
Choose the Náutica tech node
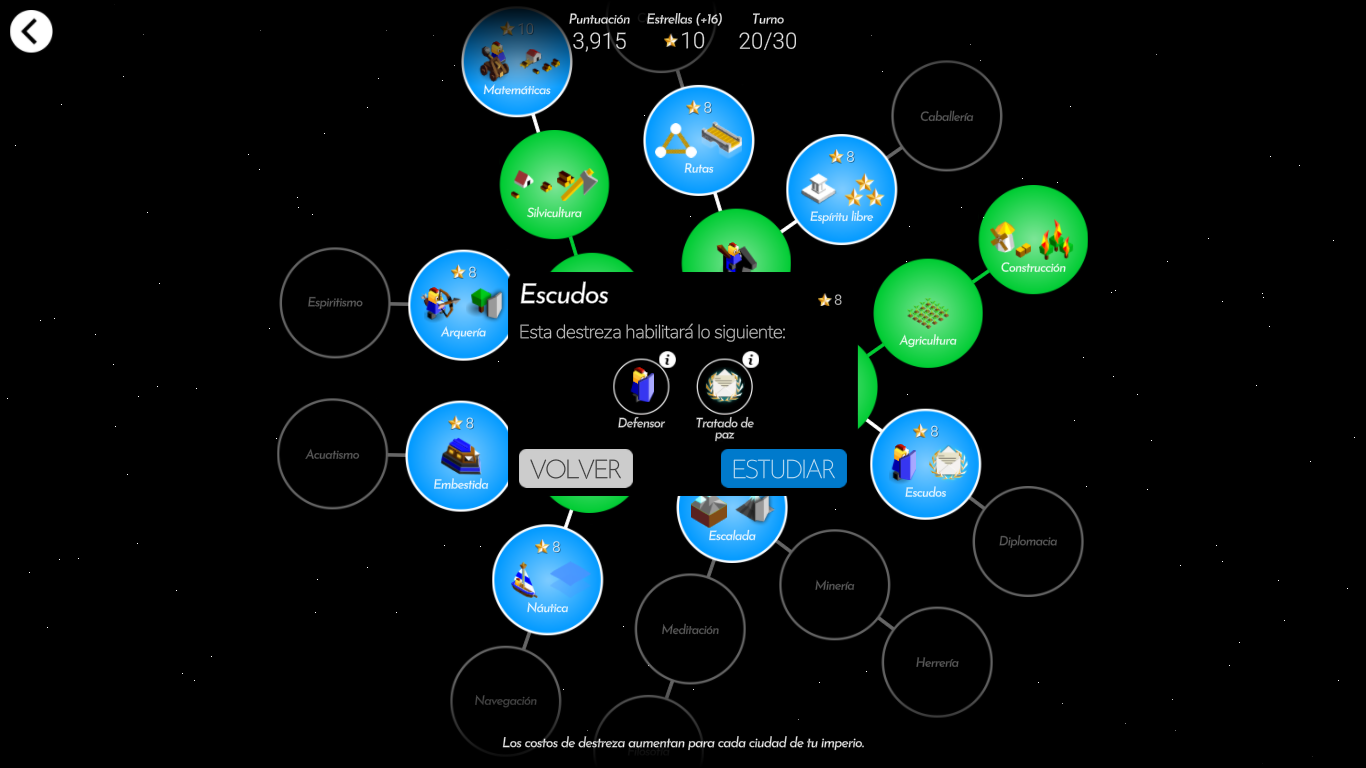547,580
